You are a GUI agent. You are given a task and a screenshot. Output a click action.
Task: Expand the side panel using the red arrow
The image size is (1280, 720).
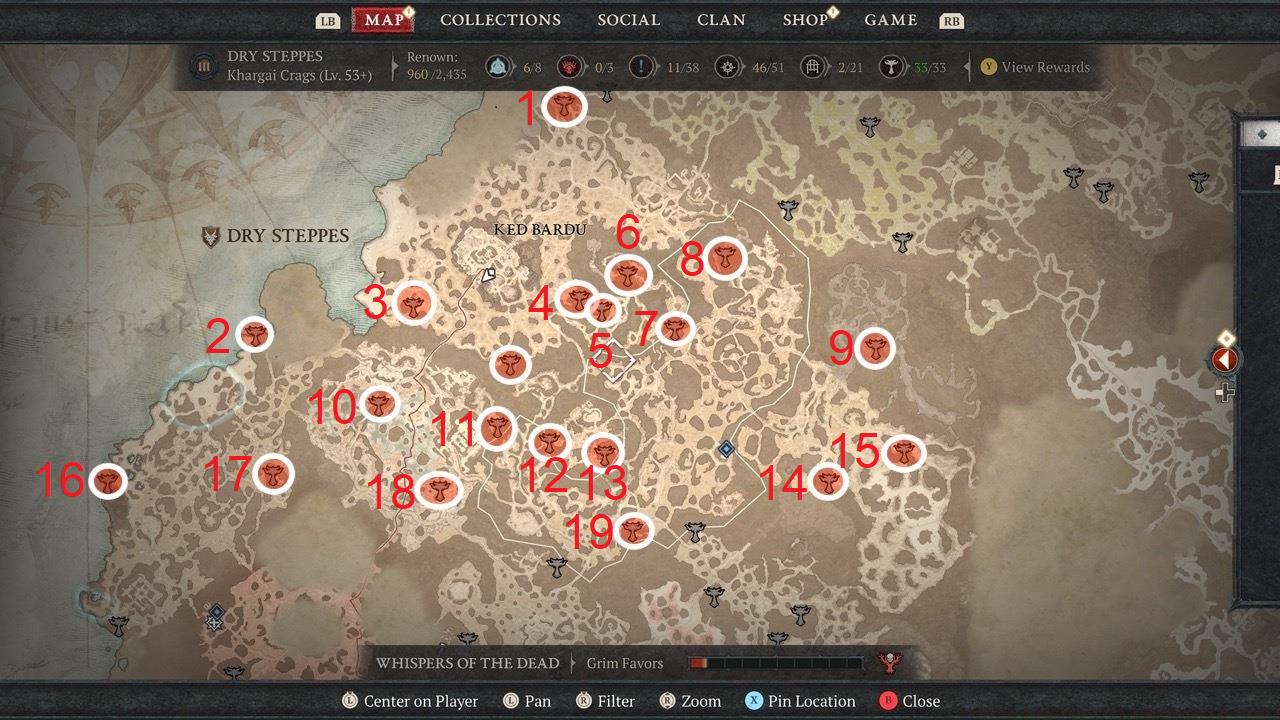[x=1225, y=359]
